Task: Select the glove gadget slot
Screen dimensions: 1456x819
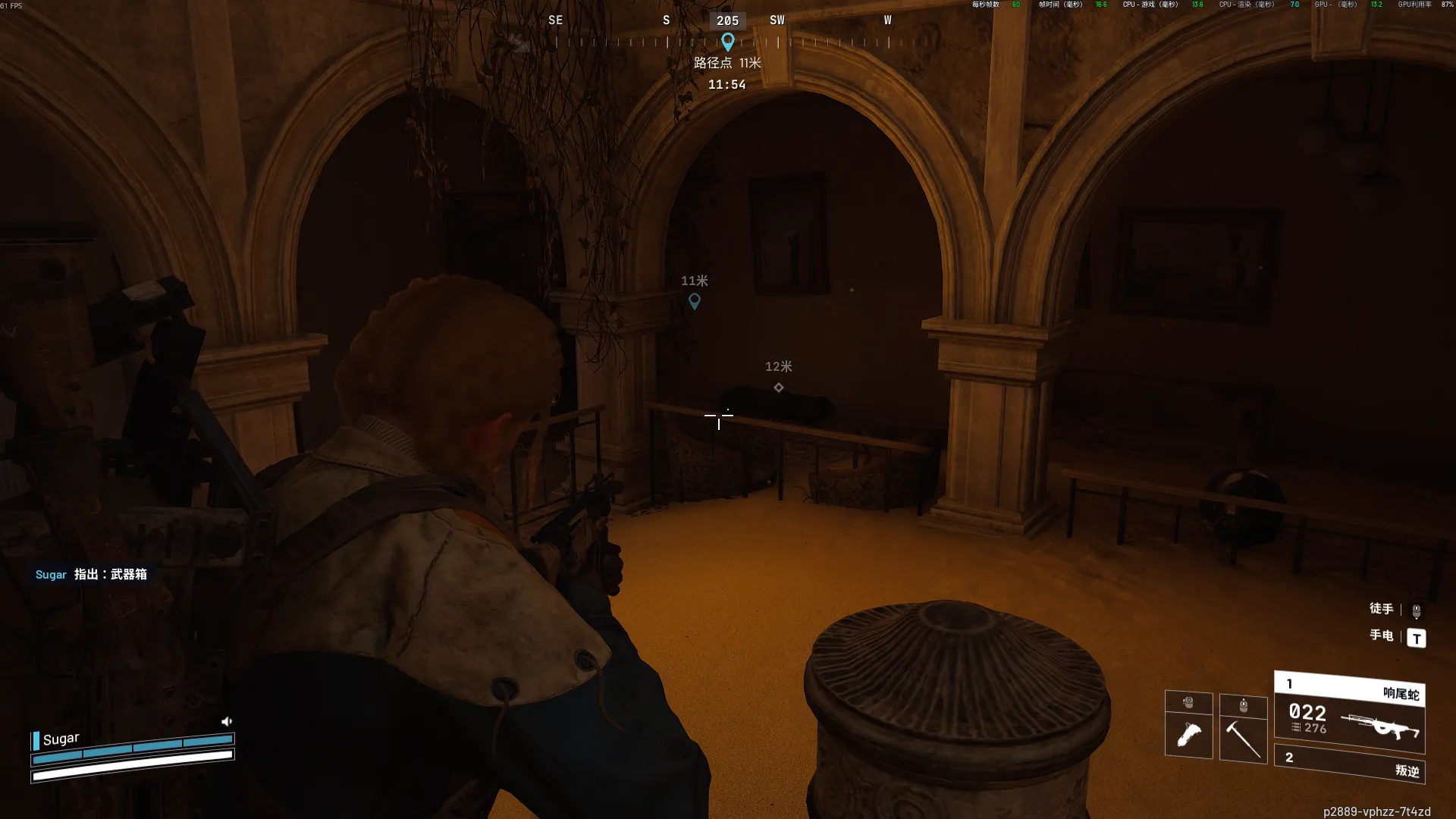Action: click(x=1188, y=734)
